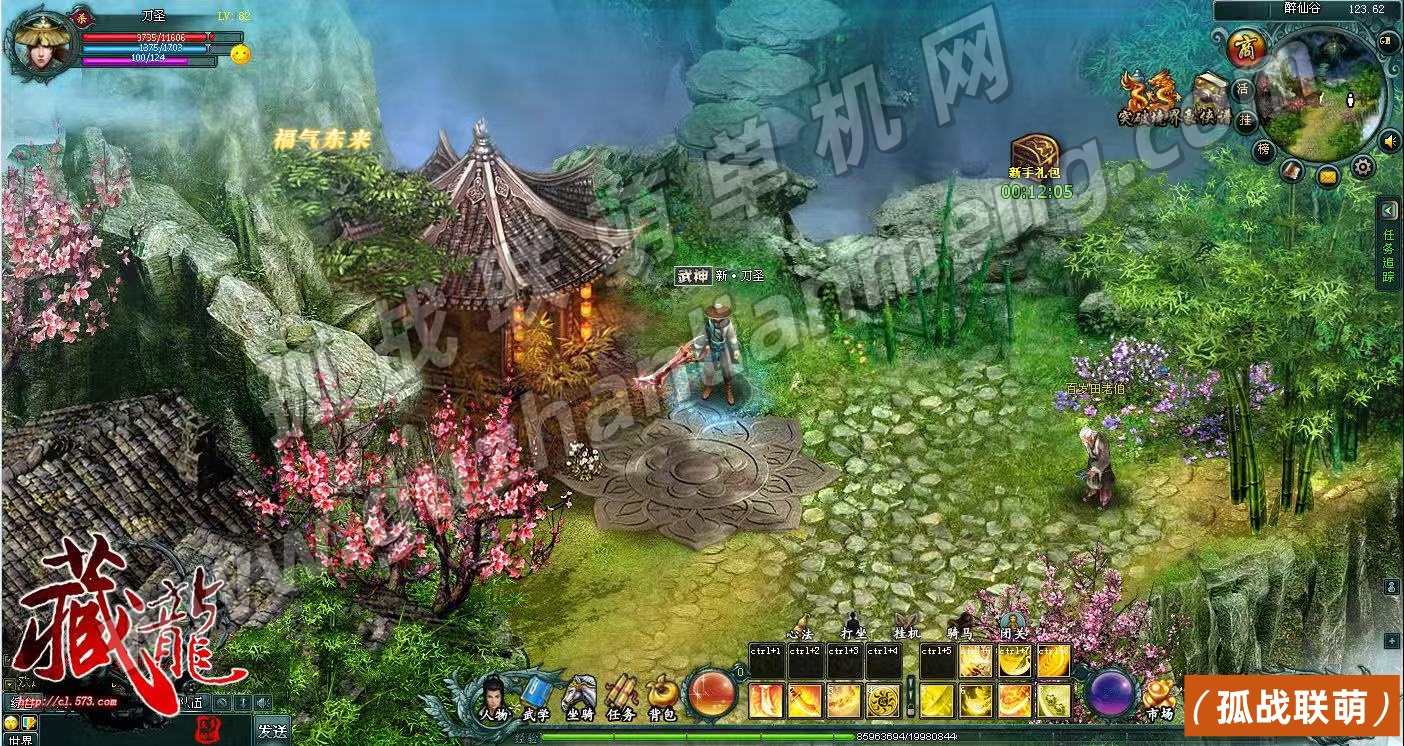Open the 任务 quest scrolls

point(621,697)
